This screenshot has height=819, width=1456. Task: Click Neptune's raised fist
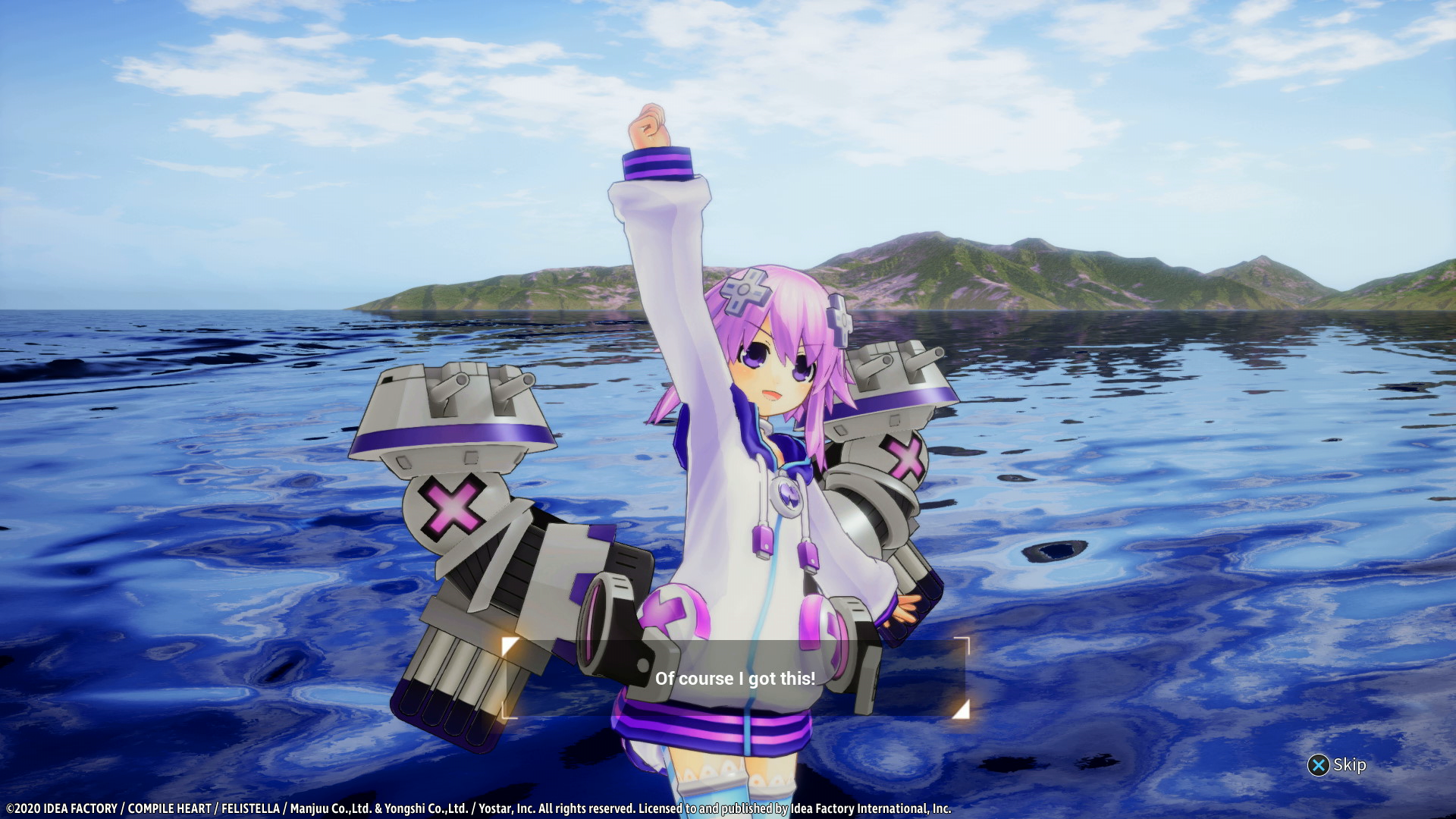click(650, 124)
